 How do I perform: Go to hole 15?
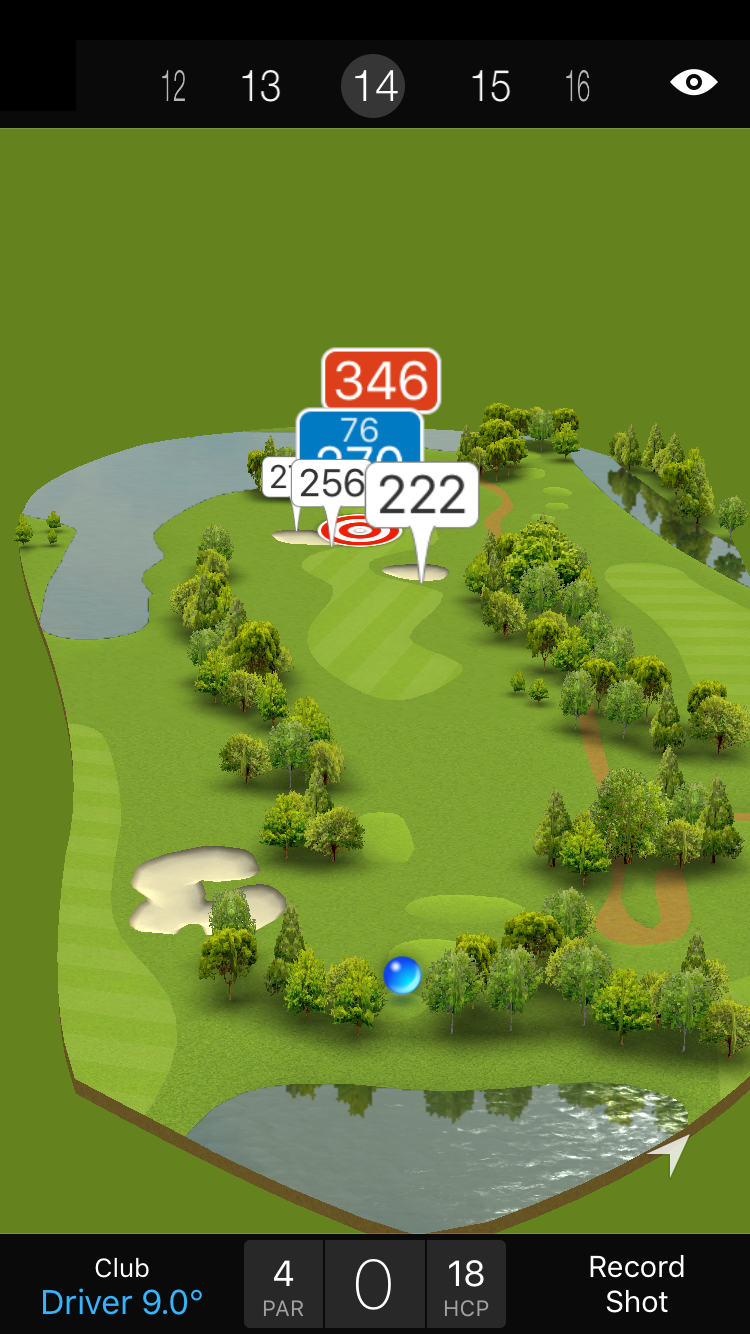point(490,87)
